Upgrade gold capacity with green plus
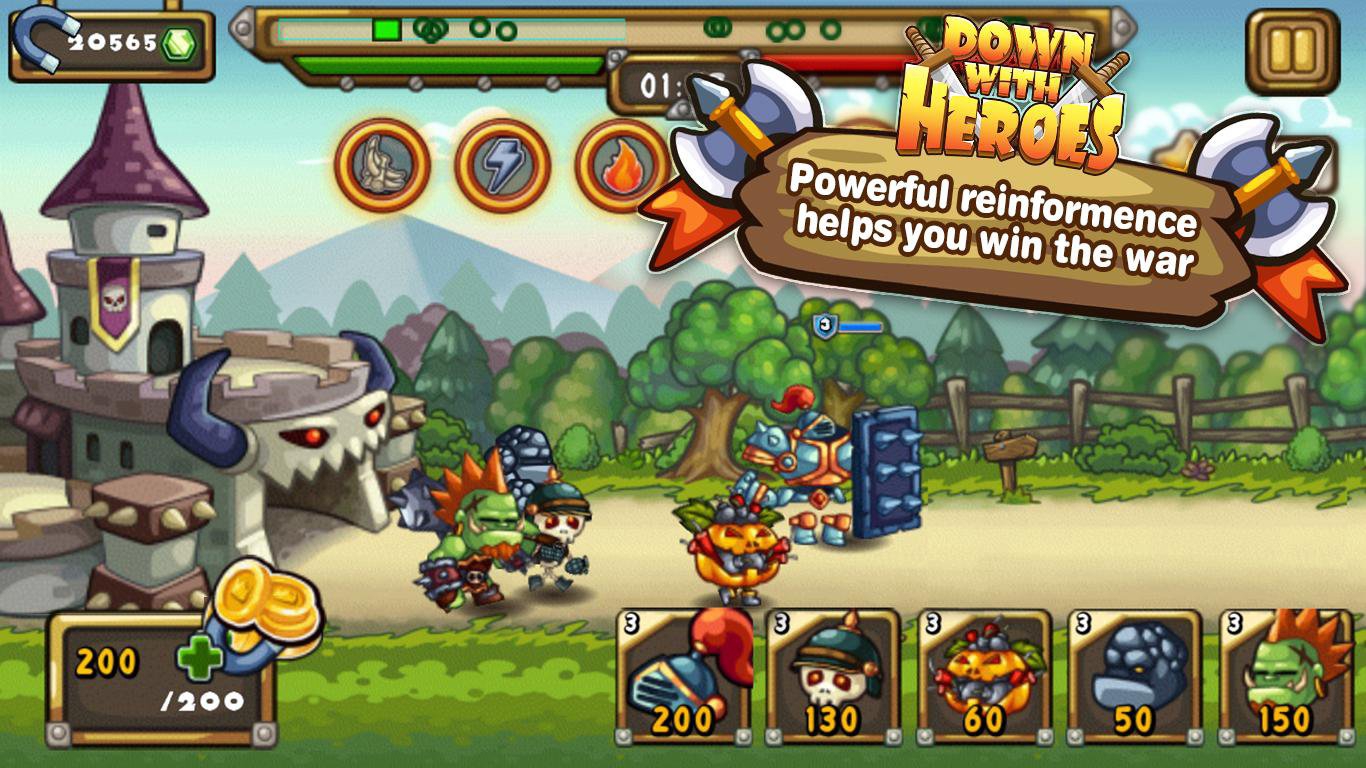The width and height of the screenshot is (1366, 768). [x=198, y=660]
